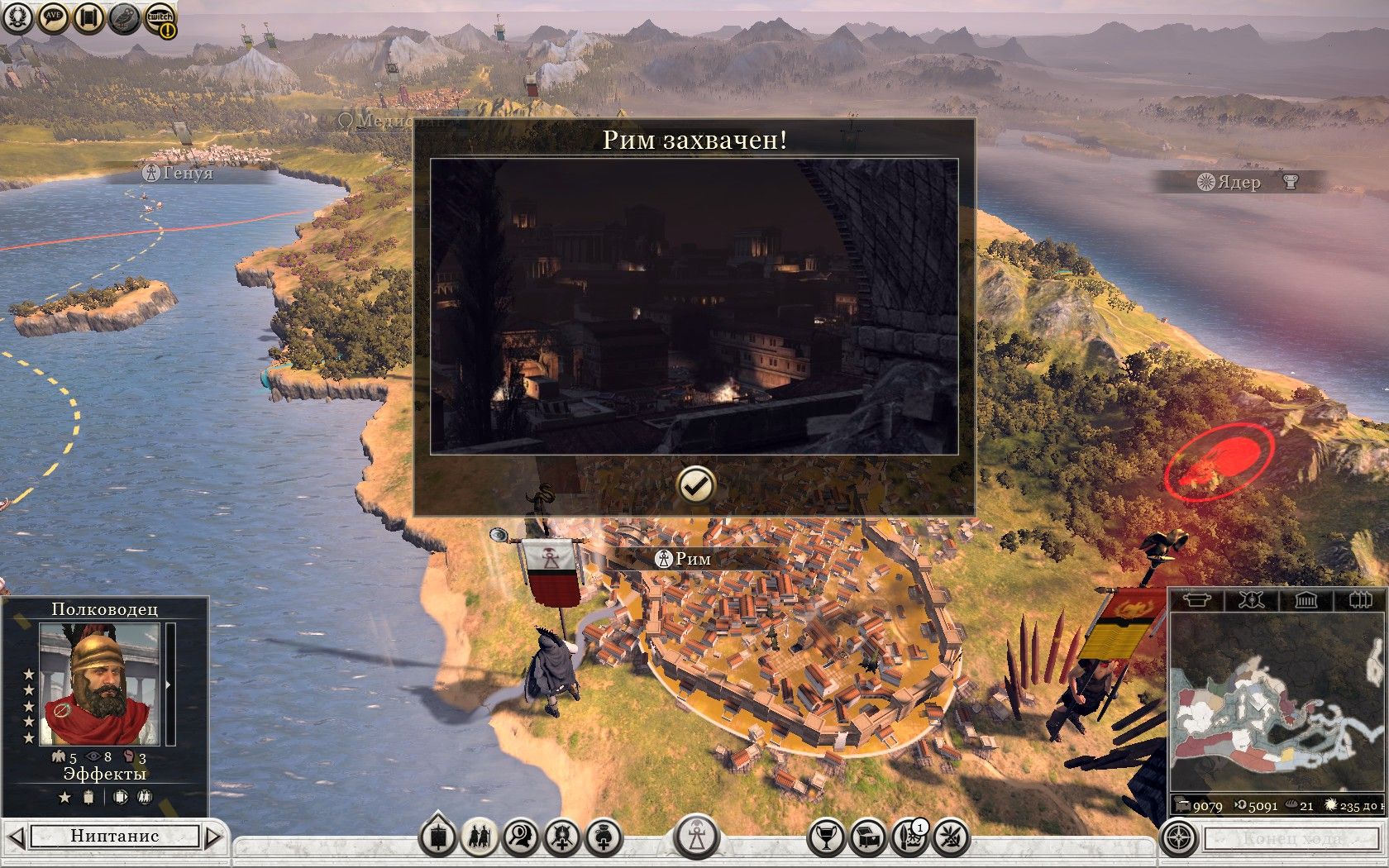Screen dimensions: 1389x868
Task: Open the laurel wreath menu icon
Action: tap(17, 17)
